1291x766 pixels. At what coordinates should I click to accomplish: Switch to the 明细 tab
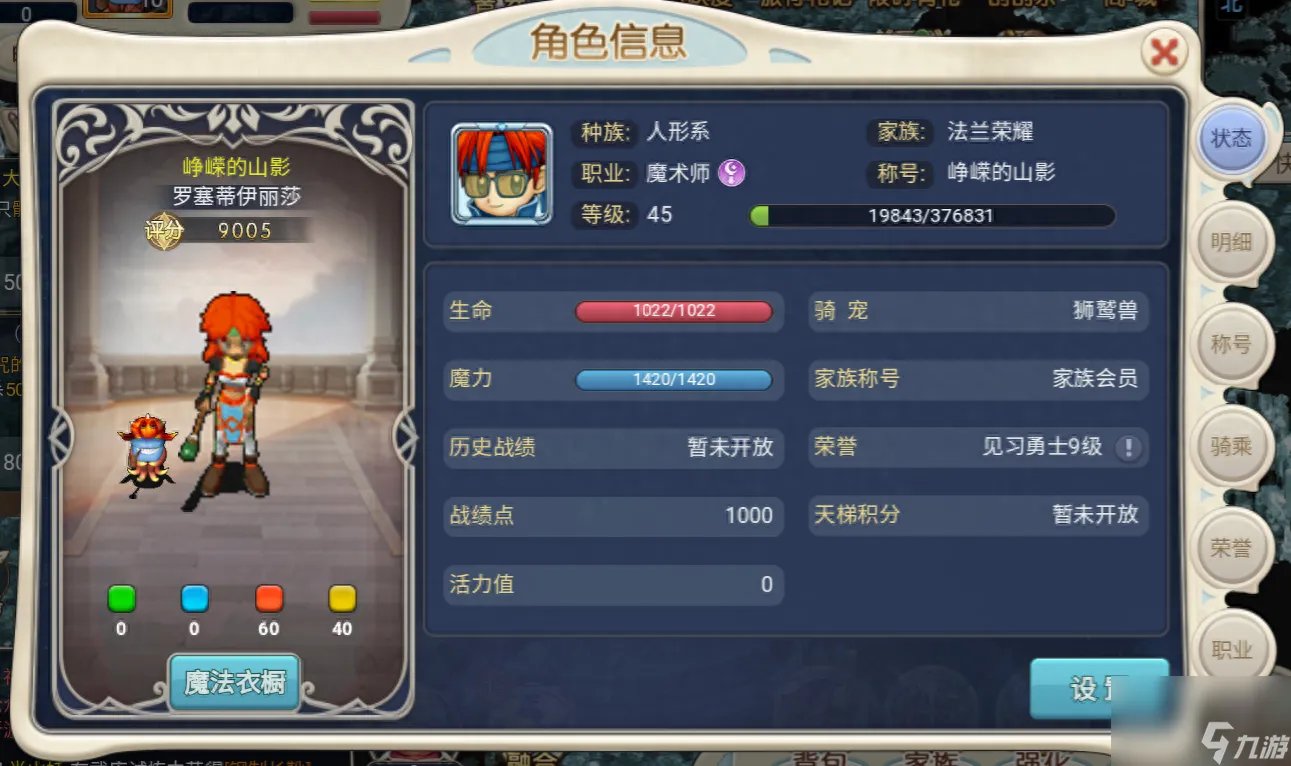point(1233,242)
